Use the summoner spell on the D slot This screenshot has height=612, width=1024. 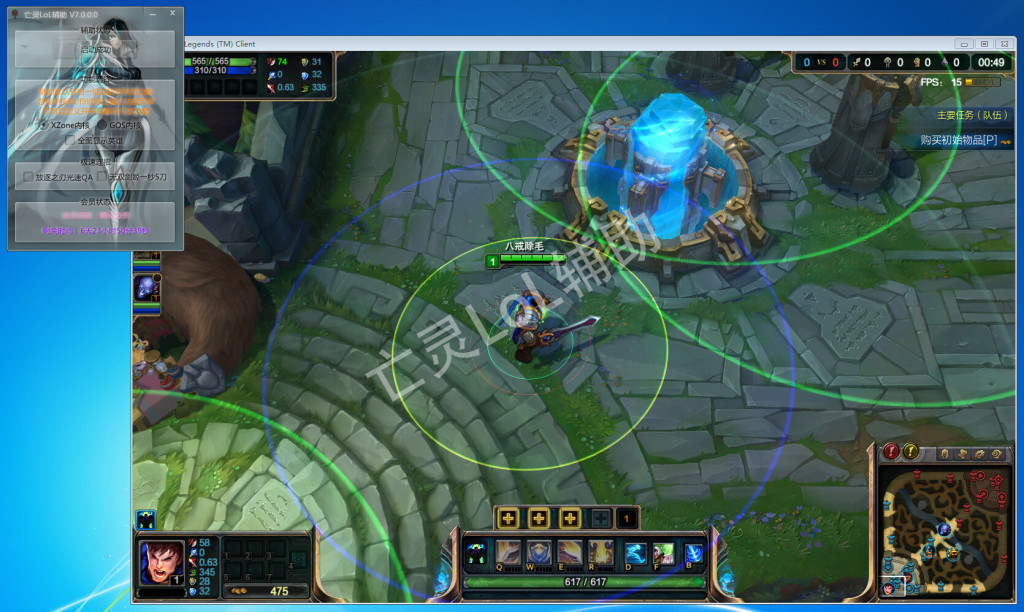point(636,552)
